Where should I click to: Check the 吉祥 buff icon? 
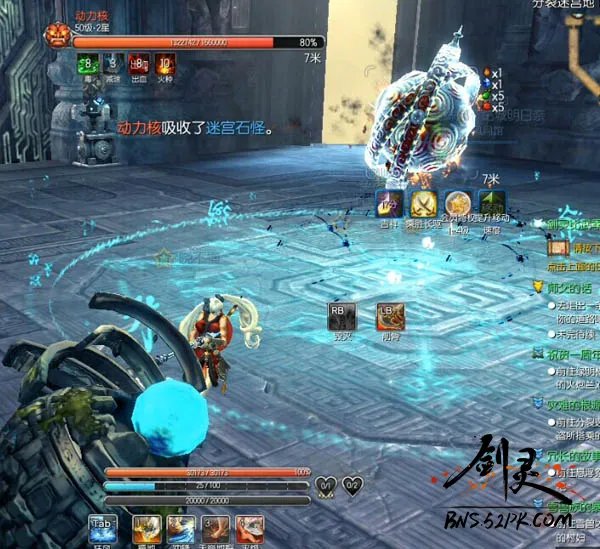tap(389, 204)
